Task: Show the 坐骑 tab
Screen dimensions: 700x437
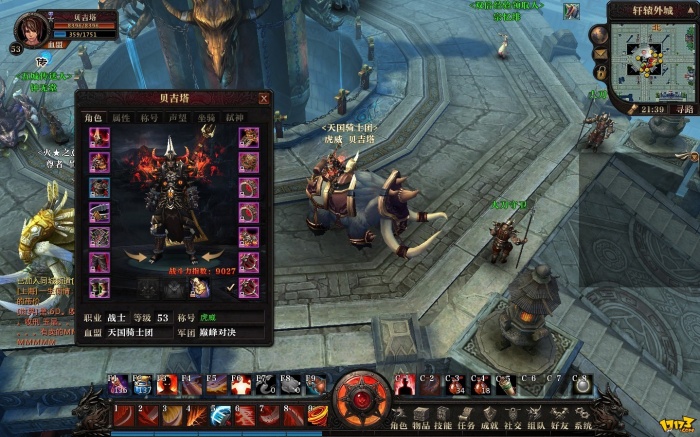Action: (206, 118)
